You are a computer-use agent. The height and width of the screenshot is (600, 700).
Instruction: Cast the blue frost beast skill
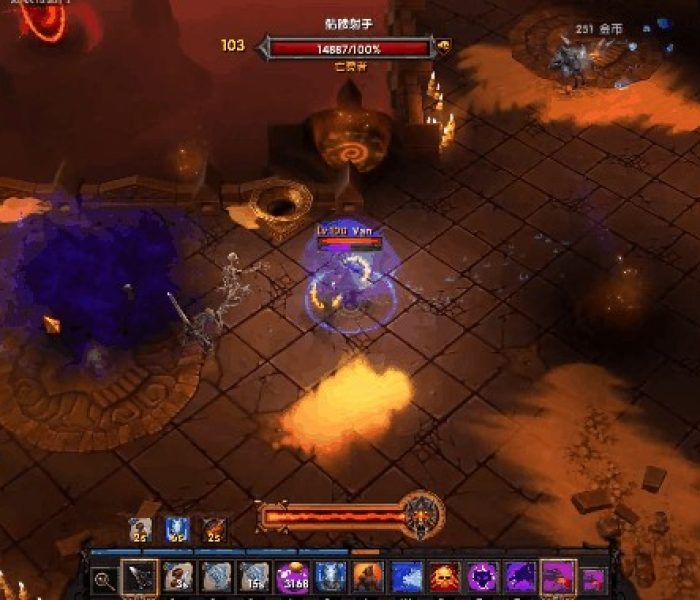pos(406,577)
